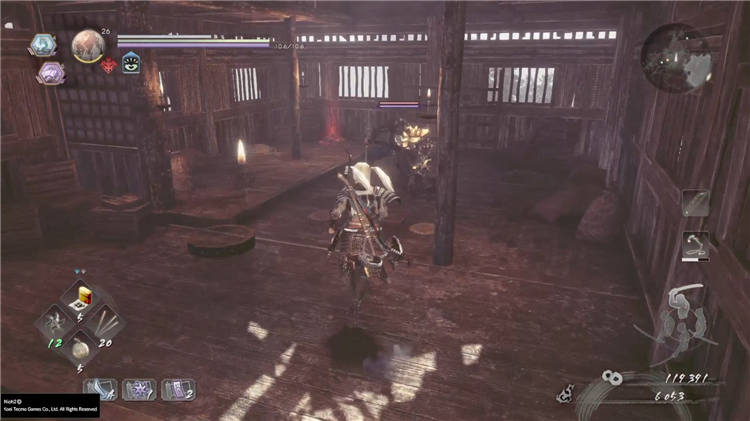Activate the purple burst talisman slot
This screenshot has width=750, height=421.
[x=140, y=388]
